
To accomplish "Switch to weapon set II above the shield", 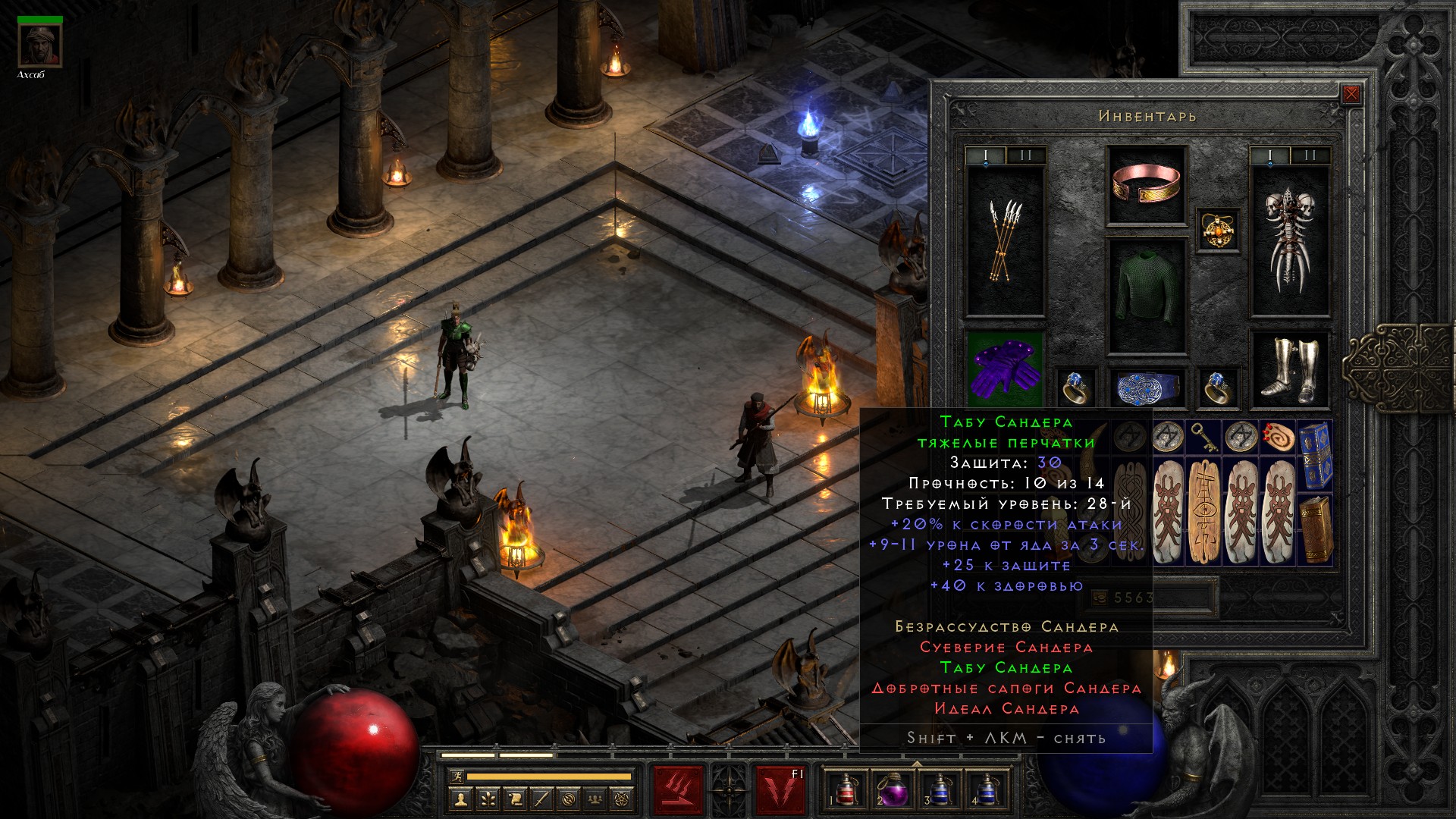I will pos(1310,156).
